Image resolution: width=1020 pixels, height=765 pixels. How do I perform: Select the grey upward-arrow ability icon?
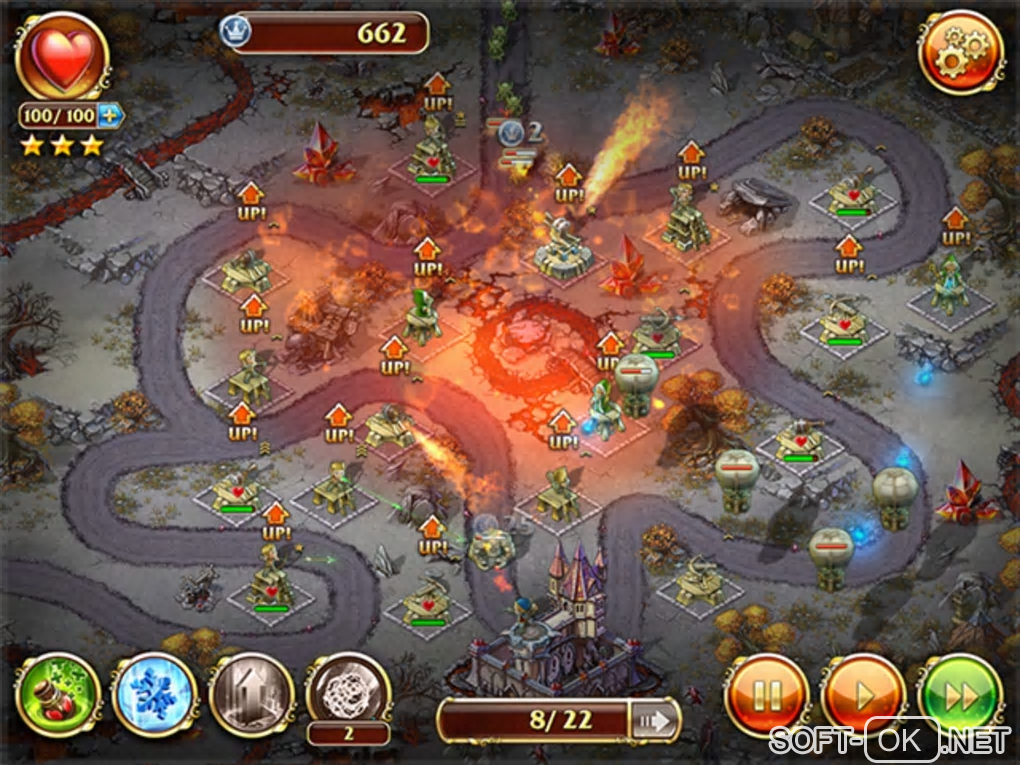click(251, 694)
